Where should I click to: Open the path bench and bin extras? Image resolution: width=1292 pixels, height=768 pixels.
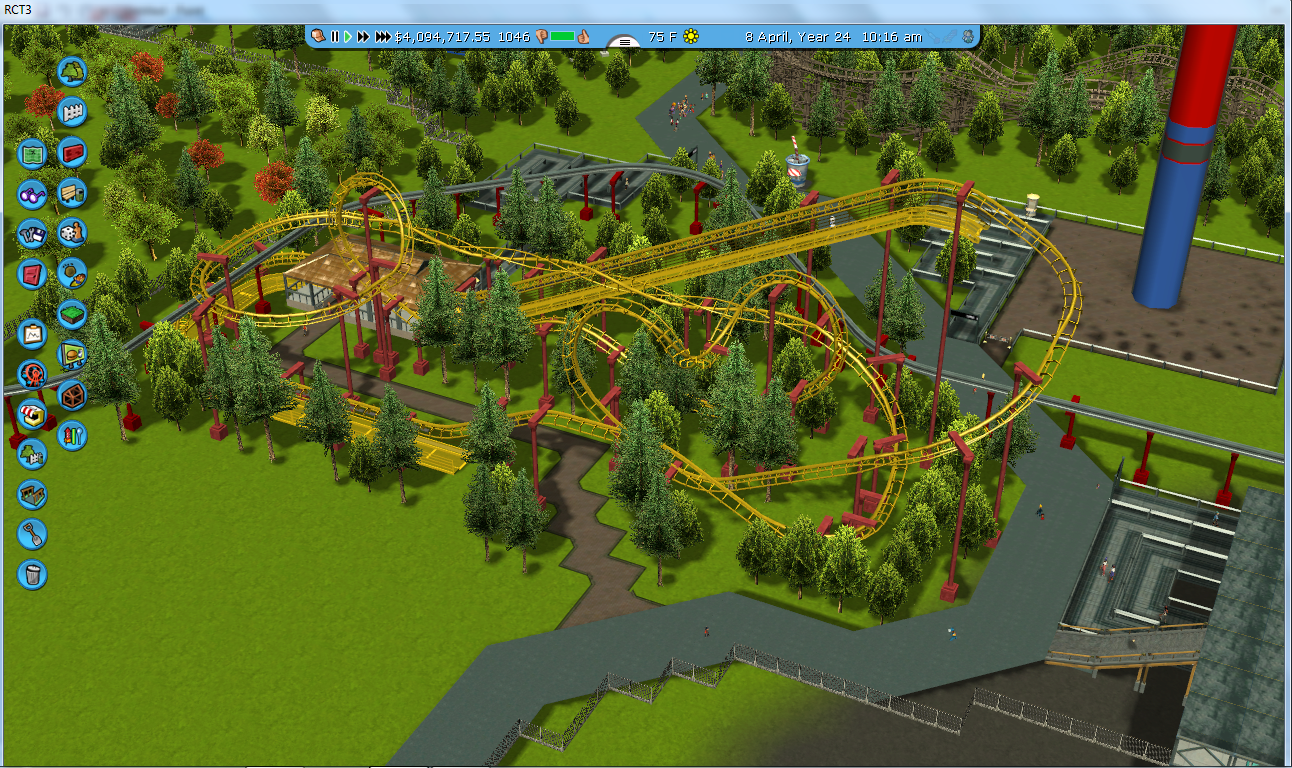(x=72, y=193)
